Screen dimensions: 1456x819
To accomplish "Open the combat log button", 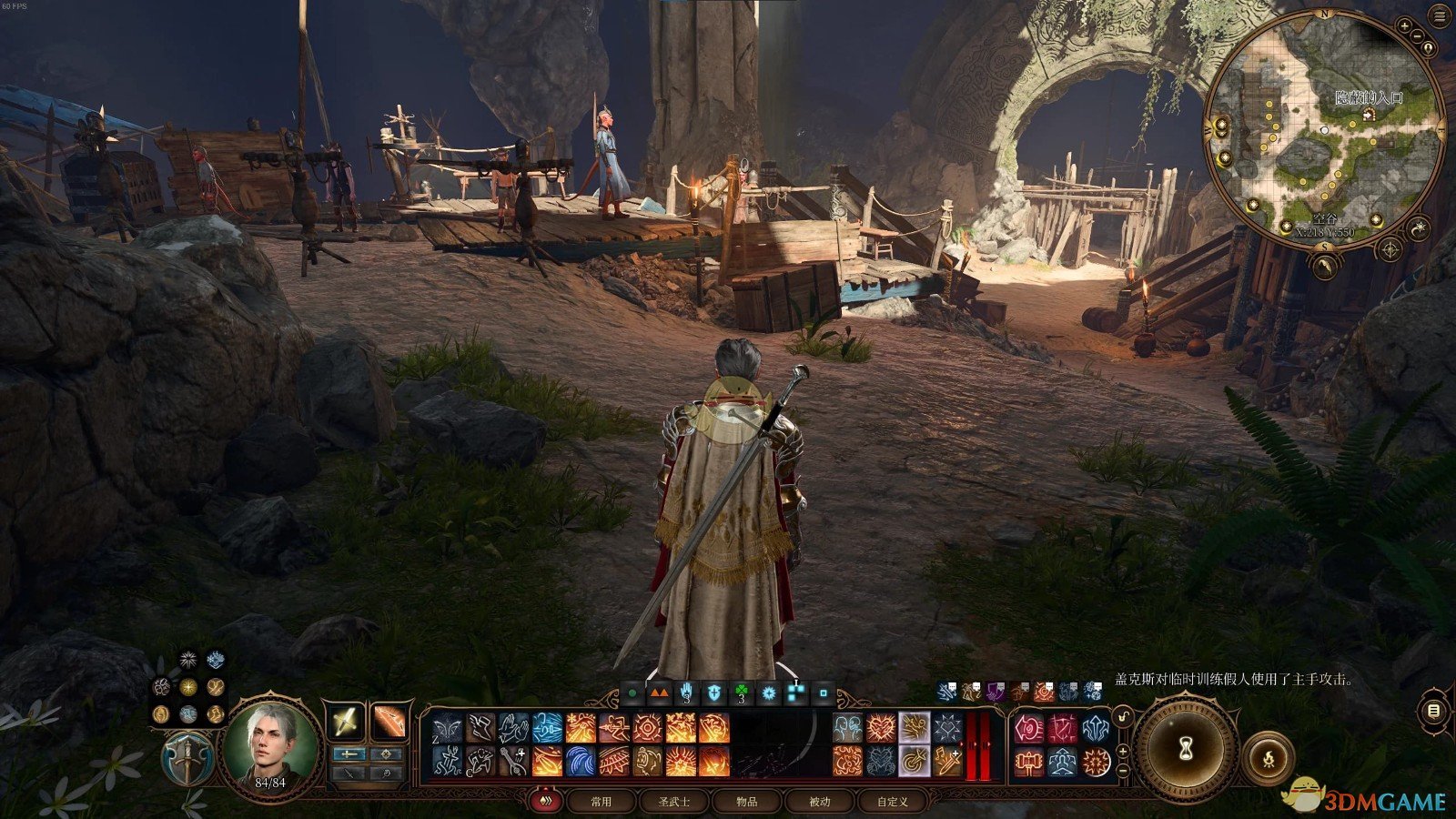I will 1435,711.
